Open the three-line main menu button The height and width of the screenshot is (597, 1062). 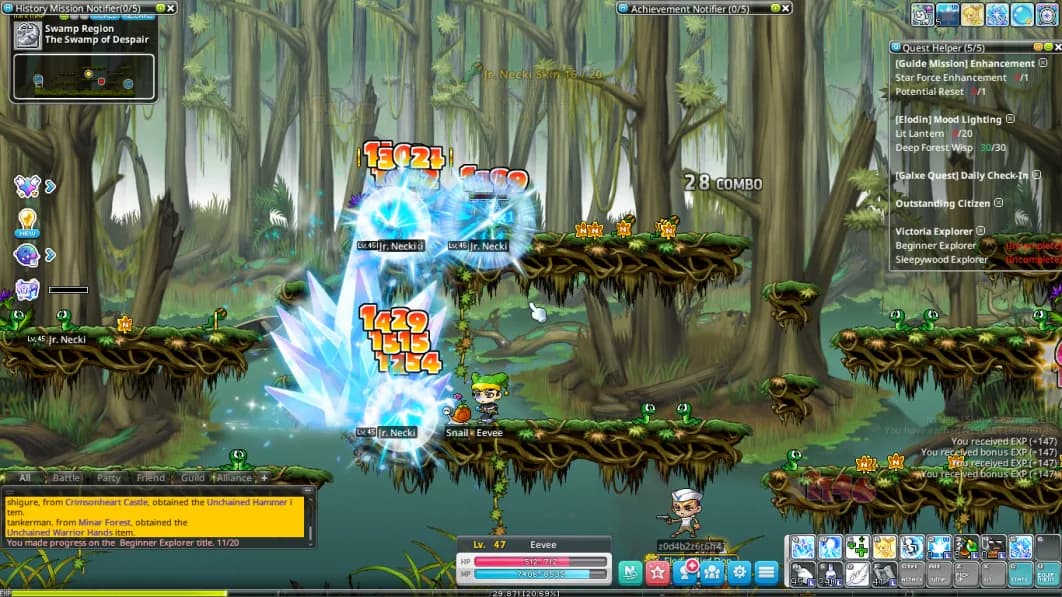766,572
